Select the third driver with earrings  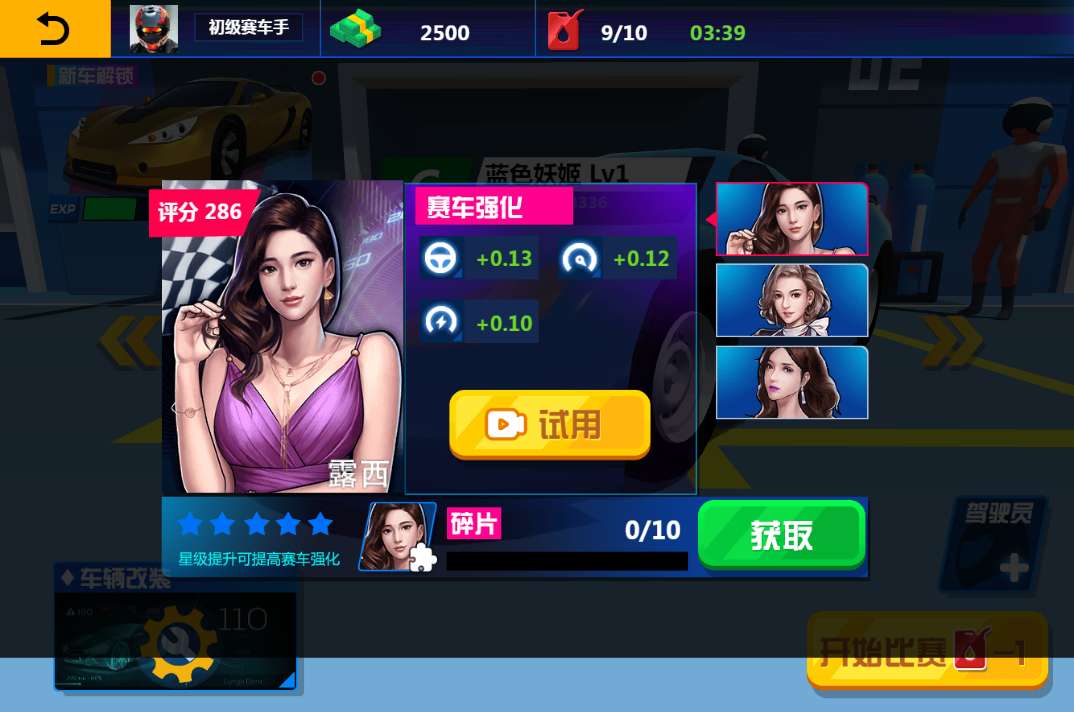tap(792, 382)
